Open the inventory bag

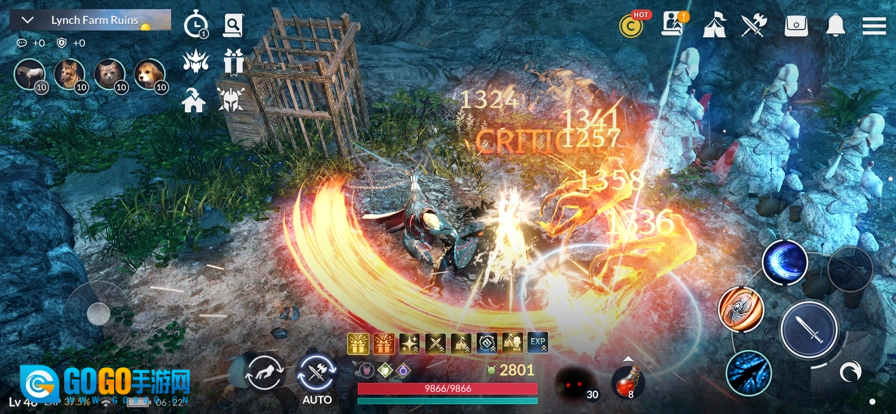(x=796, y=26)
